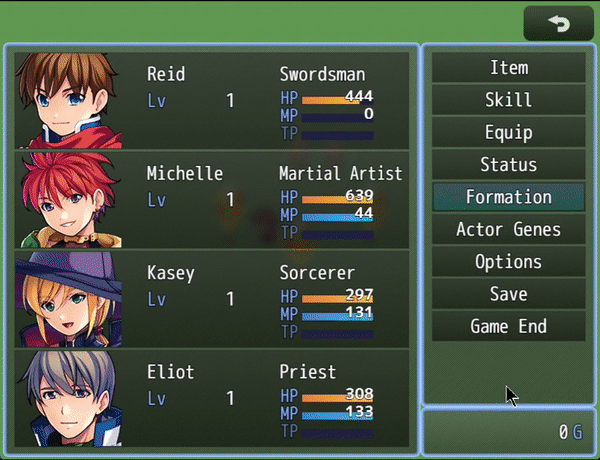Pick Michelle the Martial Artist
600x460 pixels.
coord(212,199)
